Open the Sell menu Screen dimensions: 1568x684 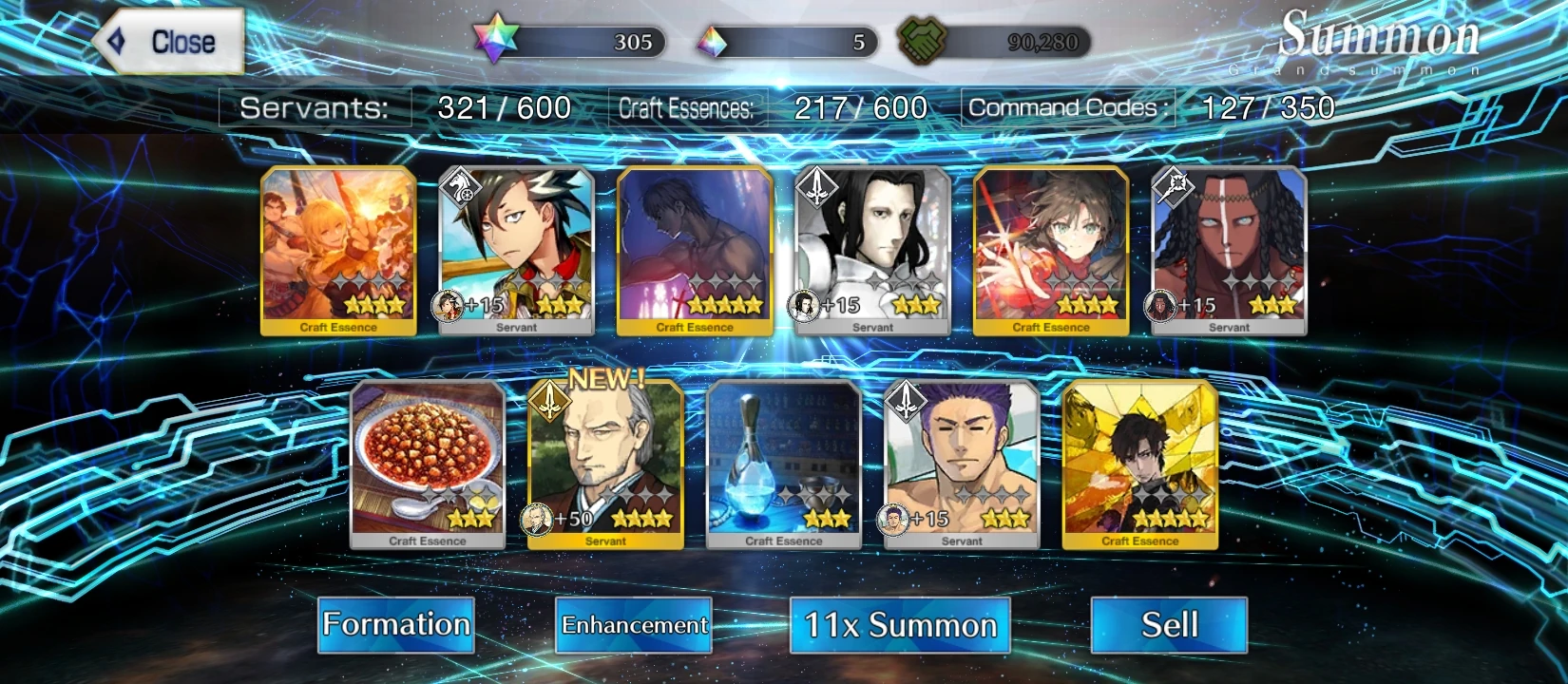1169,625
